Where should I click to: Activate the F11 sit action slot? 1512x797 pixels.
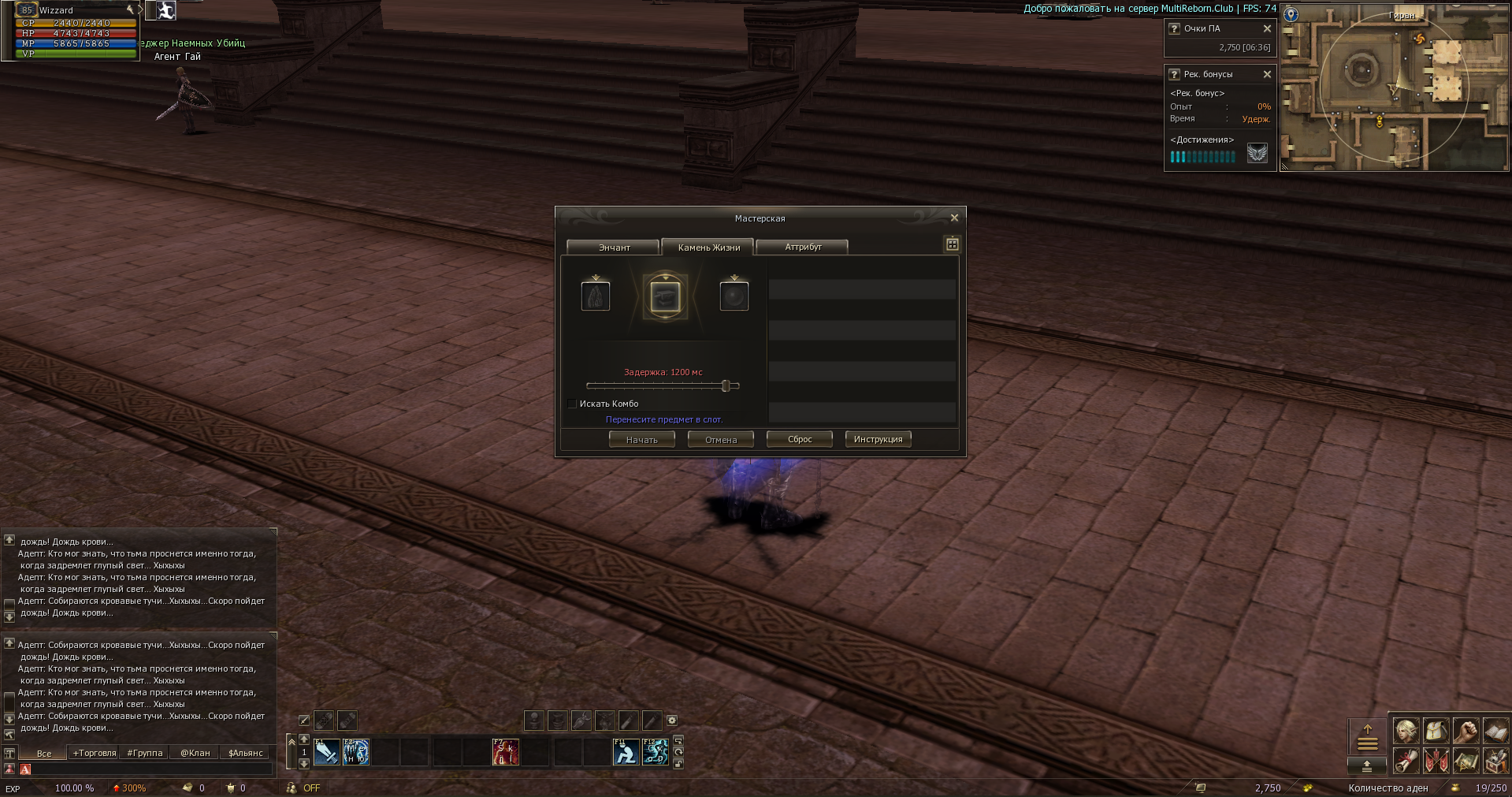[626, 752]
